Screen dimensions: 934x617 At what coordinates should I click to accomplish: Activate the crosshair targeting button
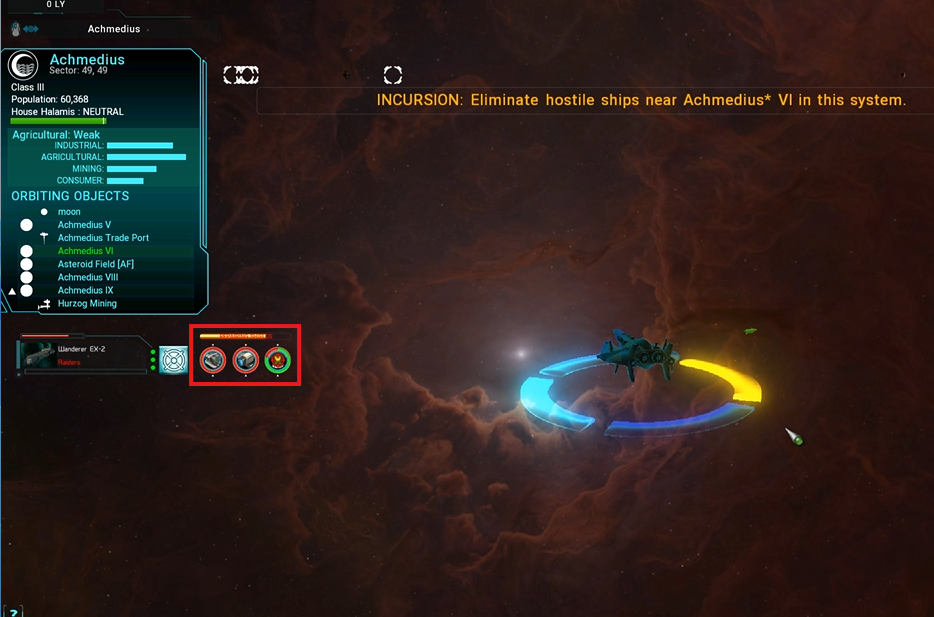[174, 359]
